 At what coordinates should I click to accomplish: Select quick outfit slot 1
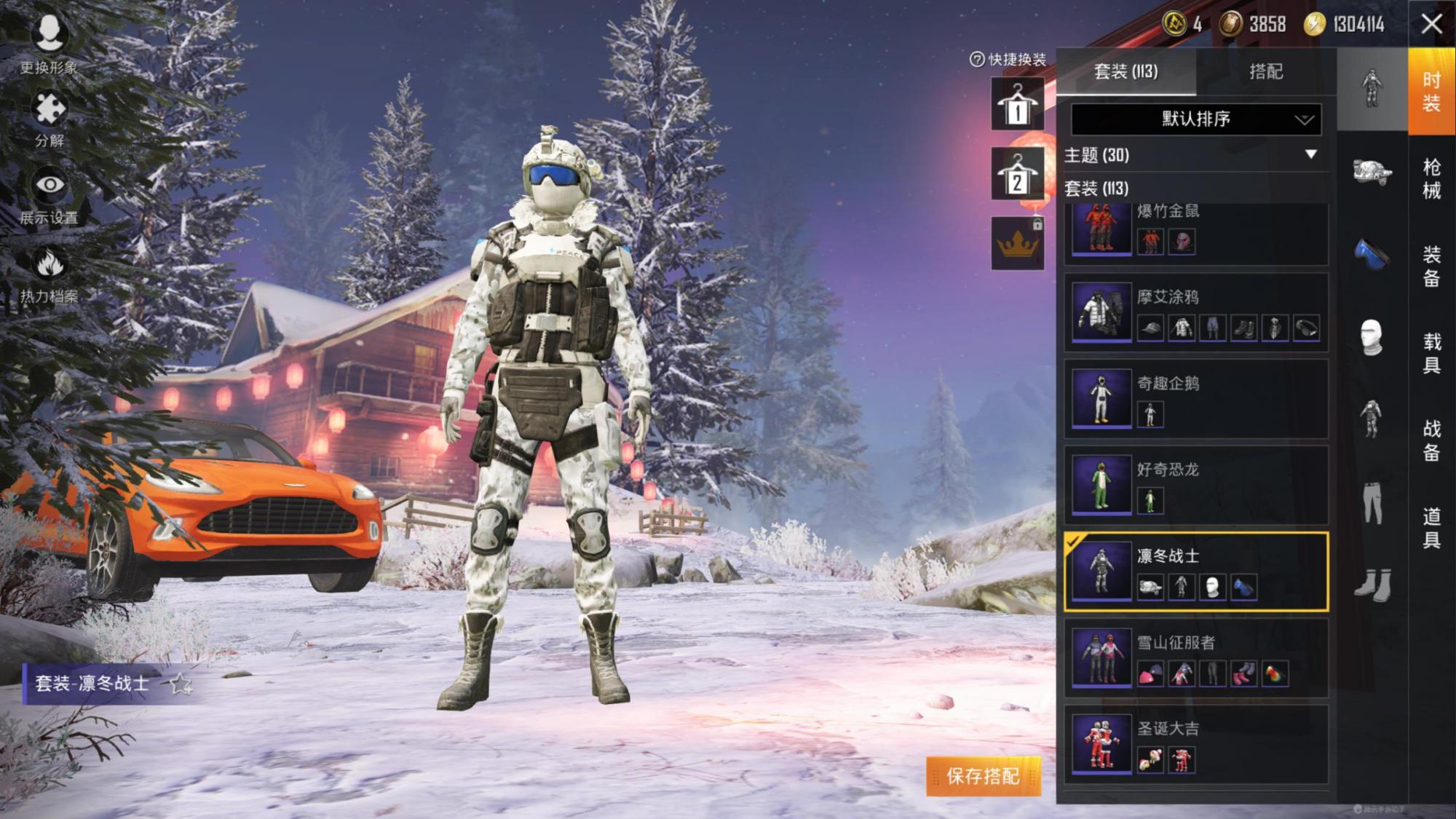(1017, 105)
